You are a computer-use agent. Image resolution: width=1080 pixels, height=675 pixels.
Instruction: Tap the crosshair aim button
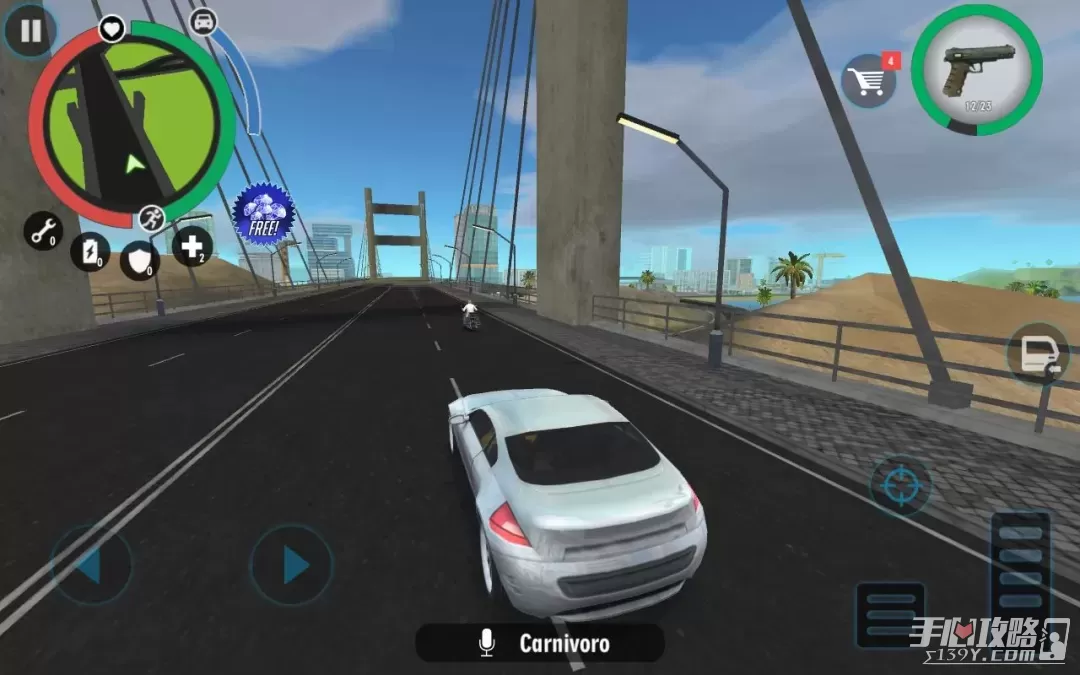pyautogui.click(x=900, y=486)
